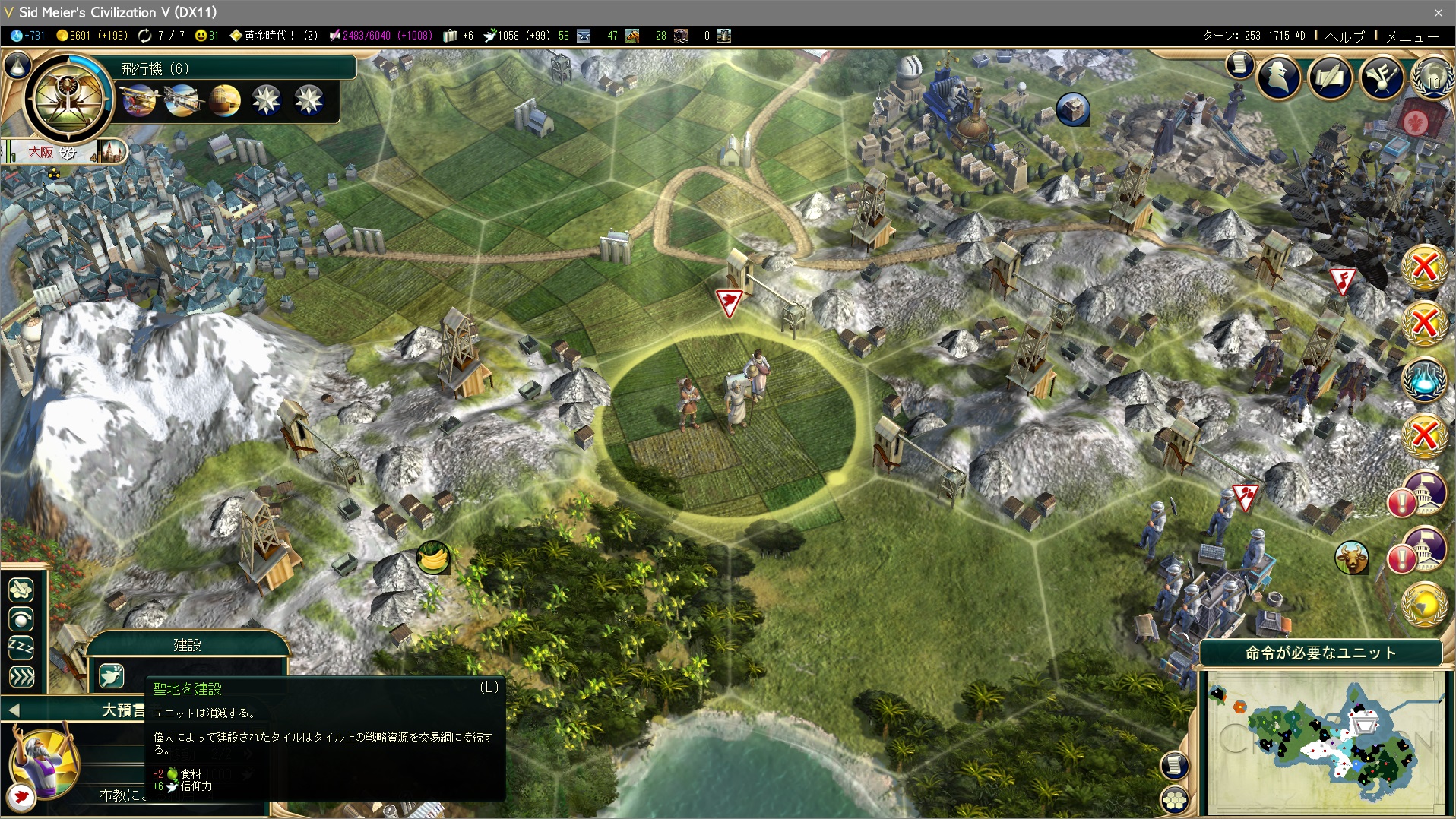Open the ヘルプ (Help) menu
1456x819 pixels.
pyautogui.click(x=1344, y=36)
